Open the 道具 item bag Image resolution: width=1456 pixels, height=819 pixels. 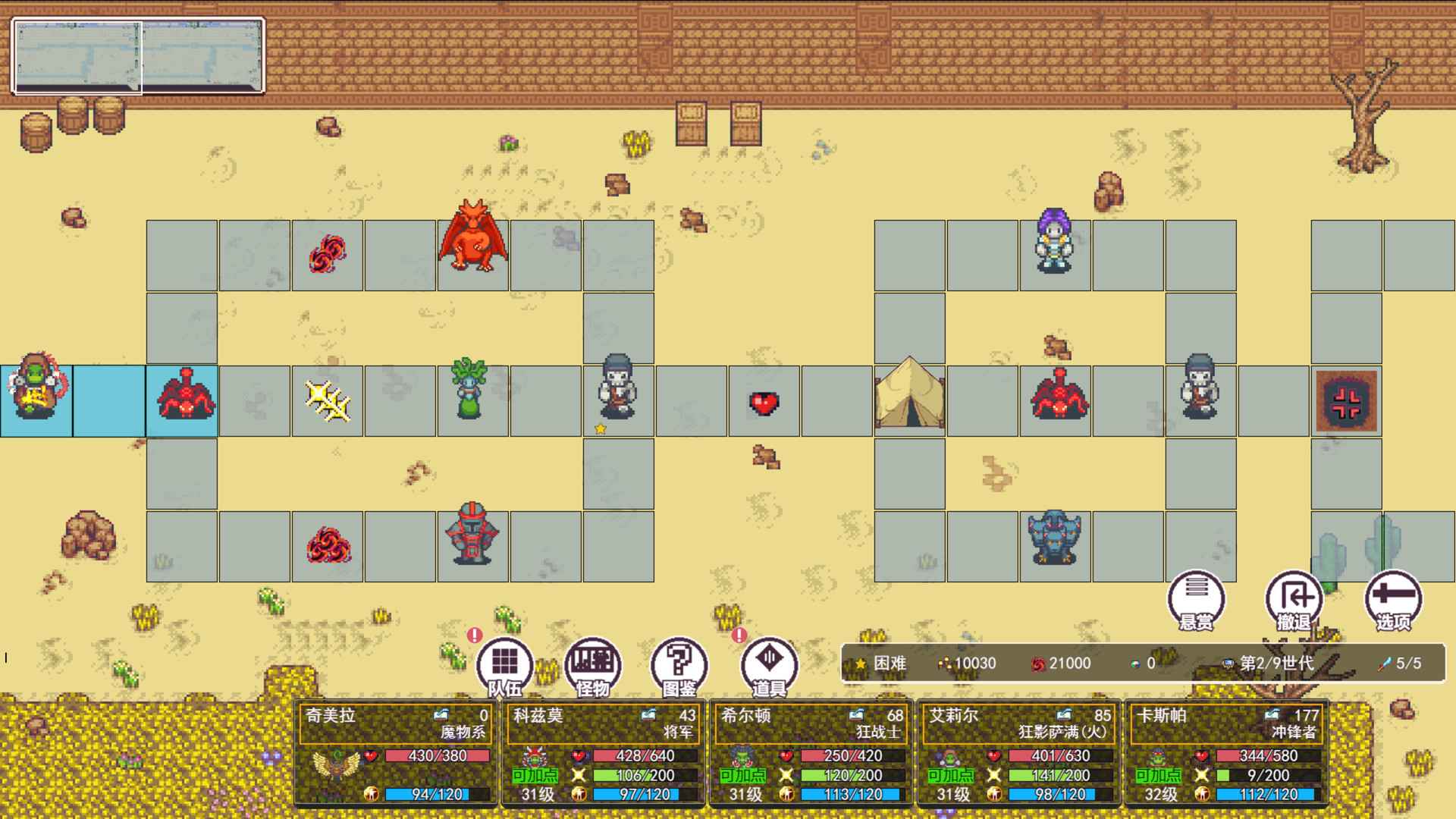click(x=767, y=663)
